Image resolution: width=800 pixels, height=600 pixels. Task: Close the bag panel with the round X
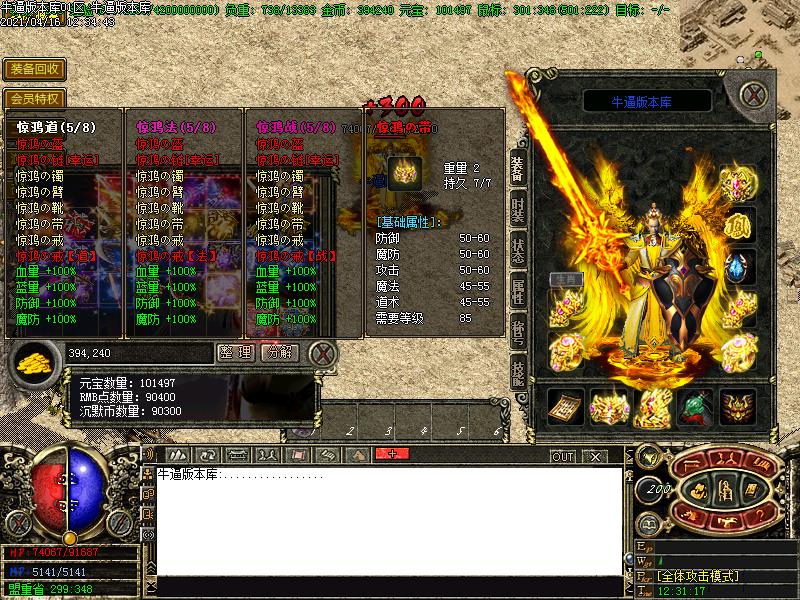(322, 353)
